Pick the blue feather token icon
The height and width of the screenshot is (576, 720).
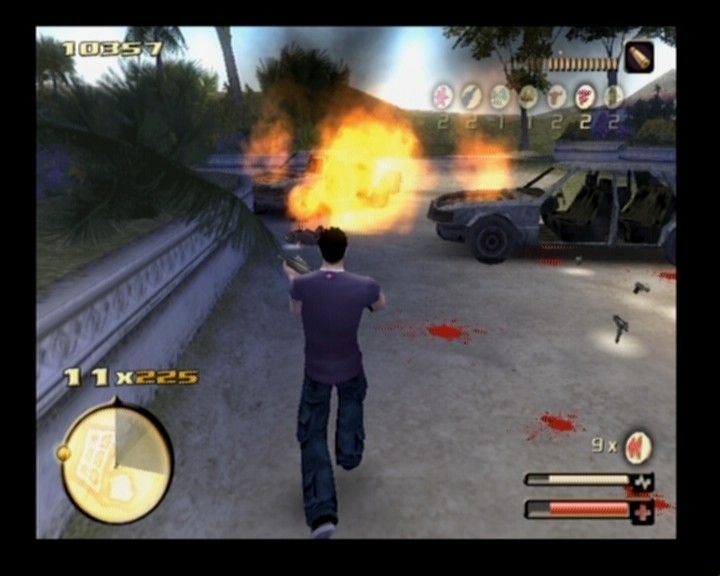[471, 97]
